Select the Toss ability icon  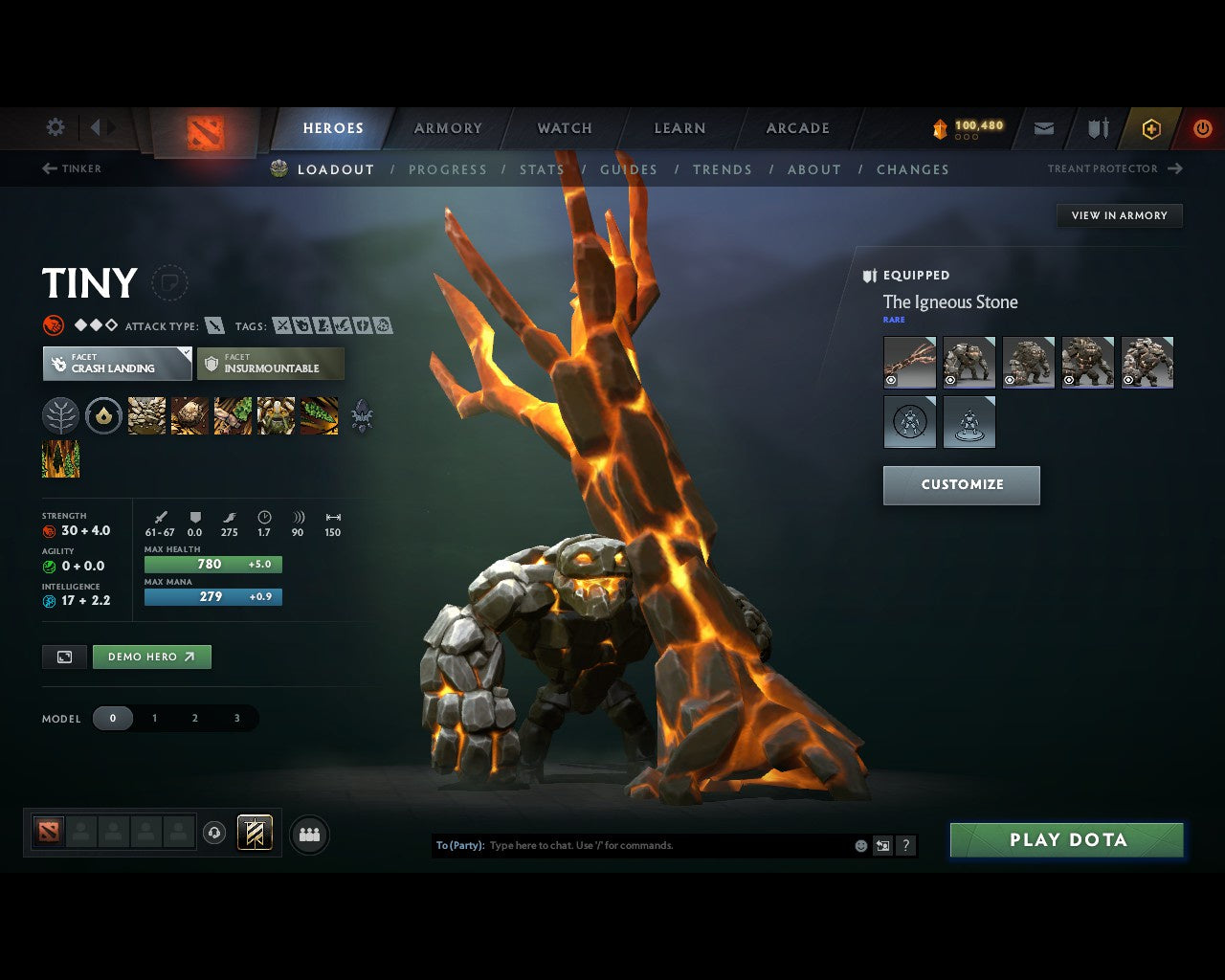pos(189,415)
